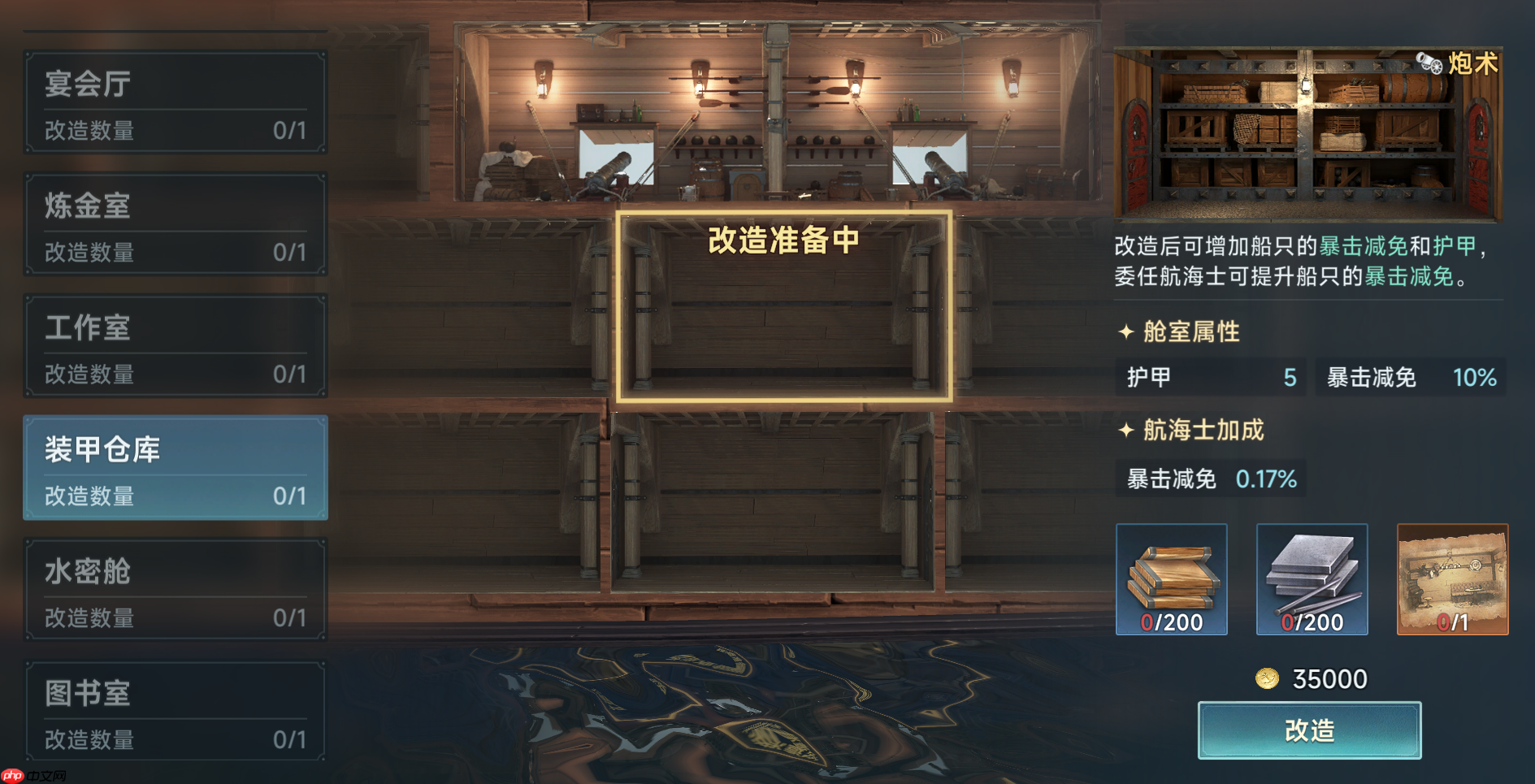Image resolution: width=1535 pixels, height=784 pixels.
Task: Click the blueprint material icon showing 0/1
Action: pos(1453,578)
